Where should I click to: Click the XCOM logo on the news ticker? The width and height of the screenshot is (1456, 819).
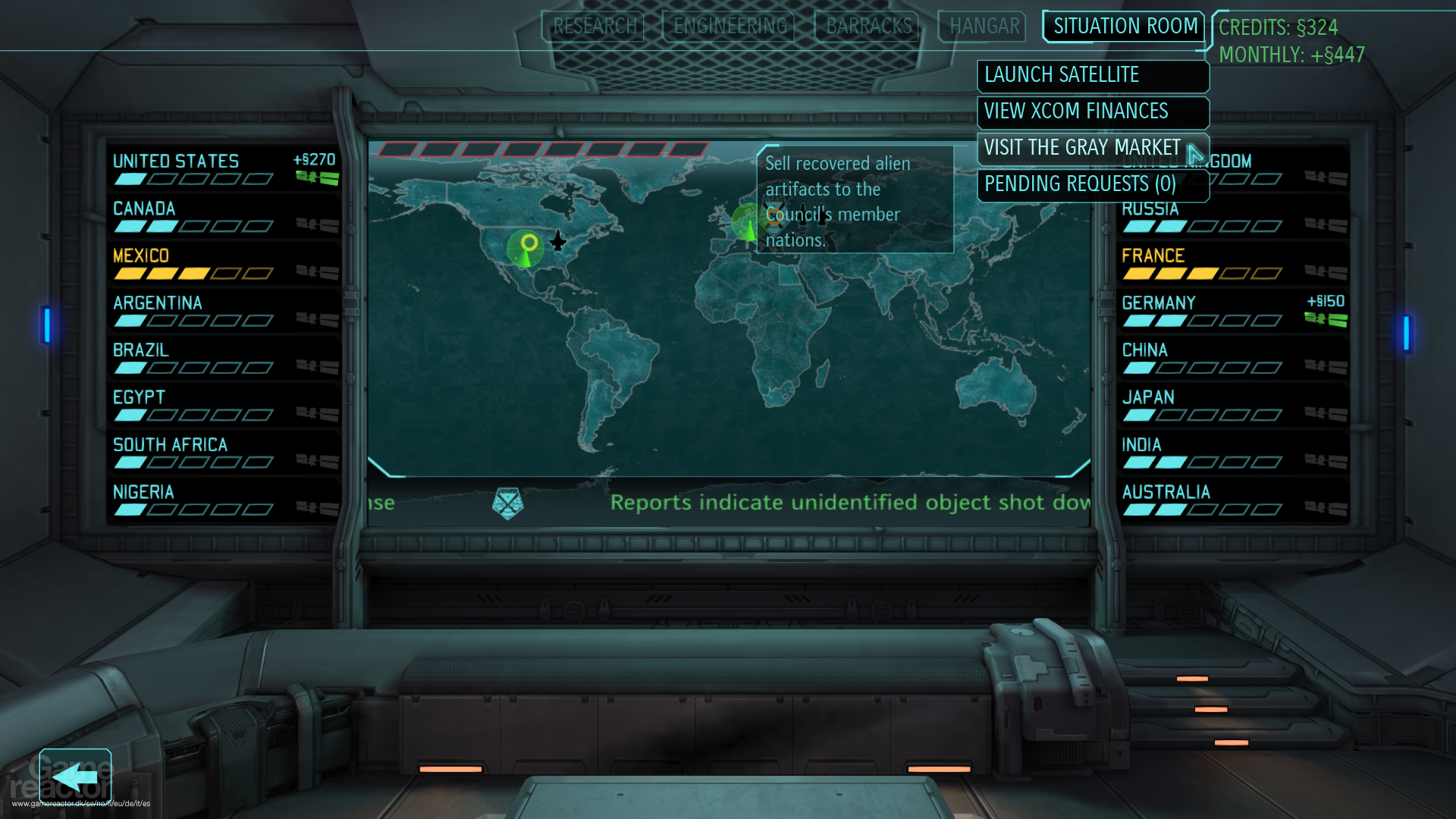click(510, 502)
